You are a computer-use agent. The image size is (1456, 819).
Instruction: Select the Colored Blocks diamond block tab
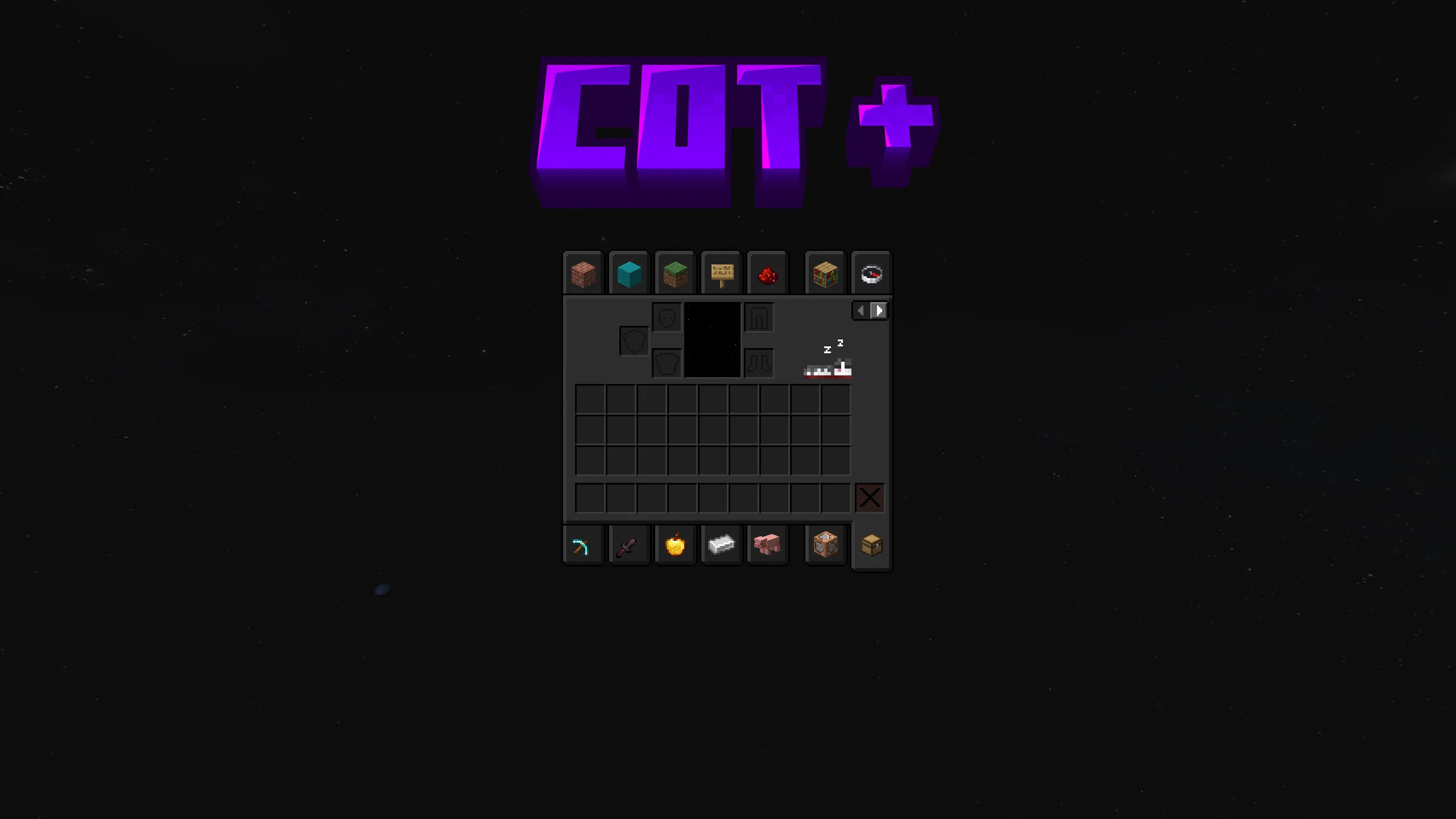click(629, 274)
